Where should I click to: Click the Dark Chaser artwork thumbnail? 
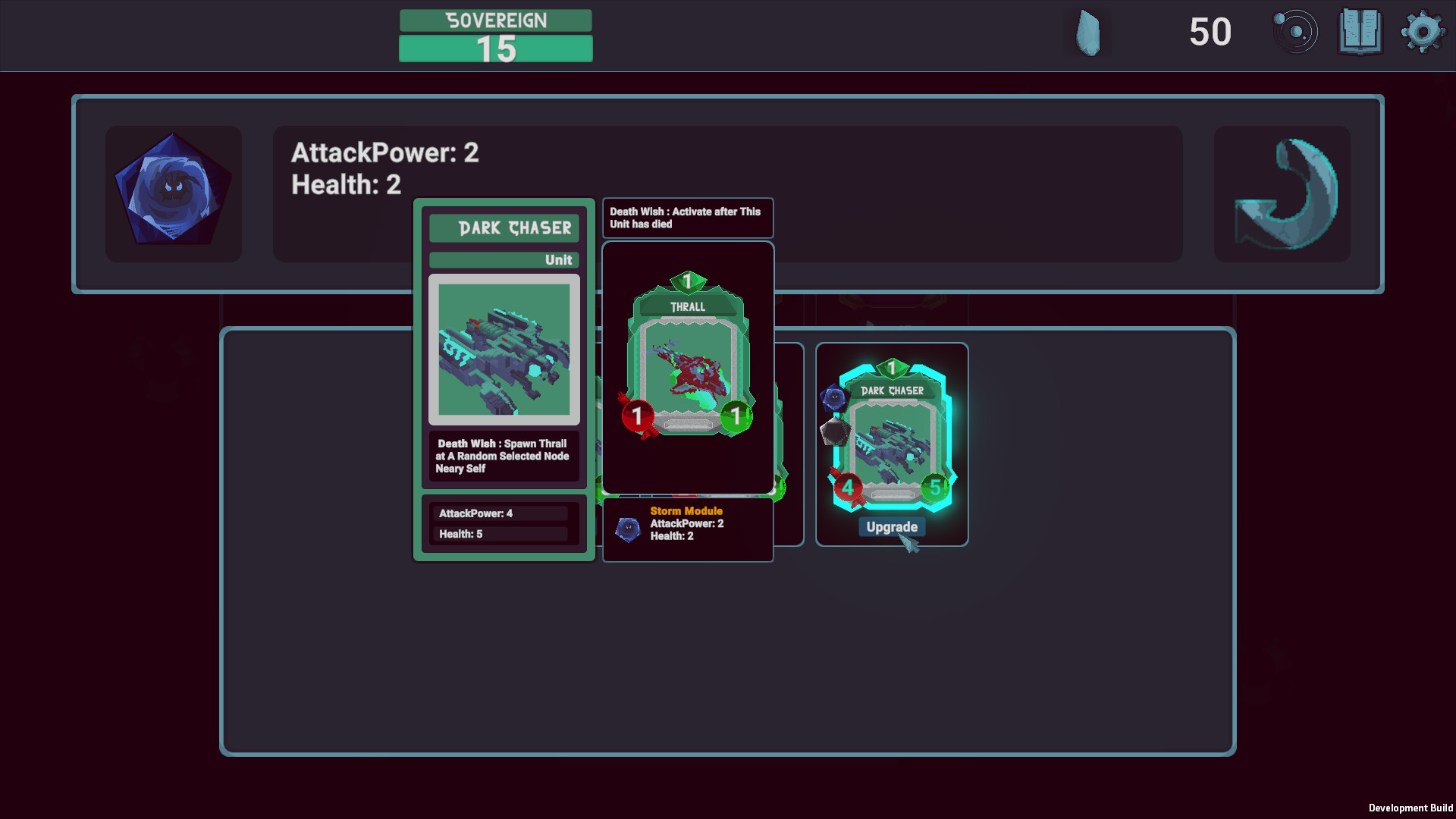pyautogui.click(x=504, y=350)
